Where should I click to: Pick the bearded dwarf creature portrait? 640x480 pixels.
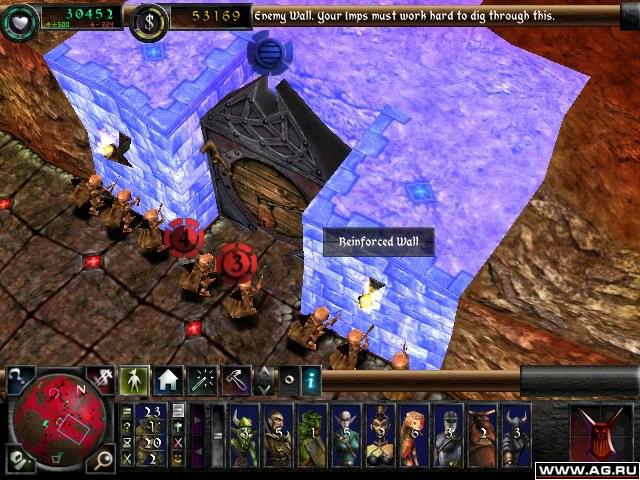click(279, 437)
